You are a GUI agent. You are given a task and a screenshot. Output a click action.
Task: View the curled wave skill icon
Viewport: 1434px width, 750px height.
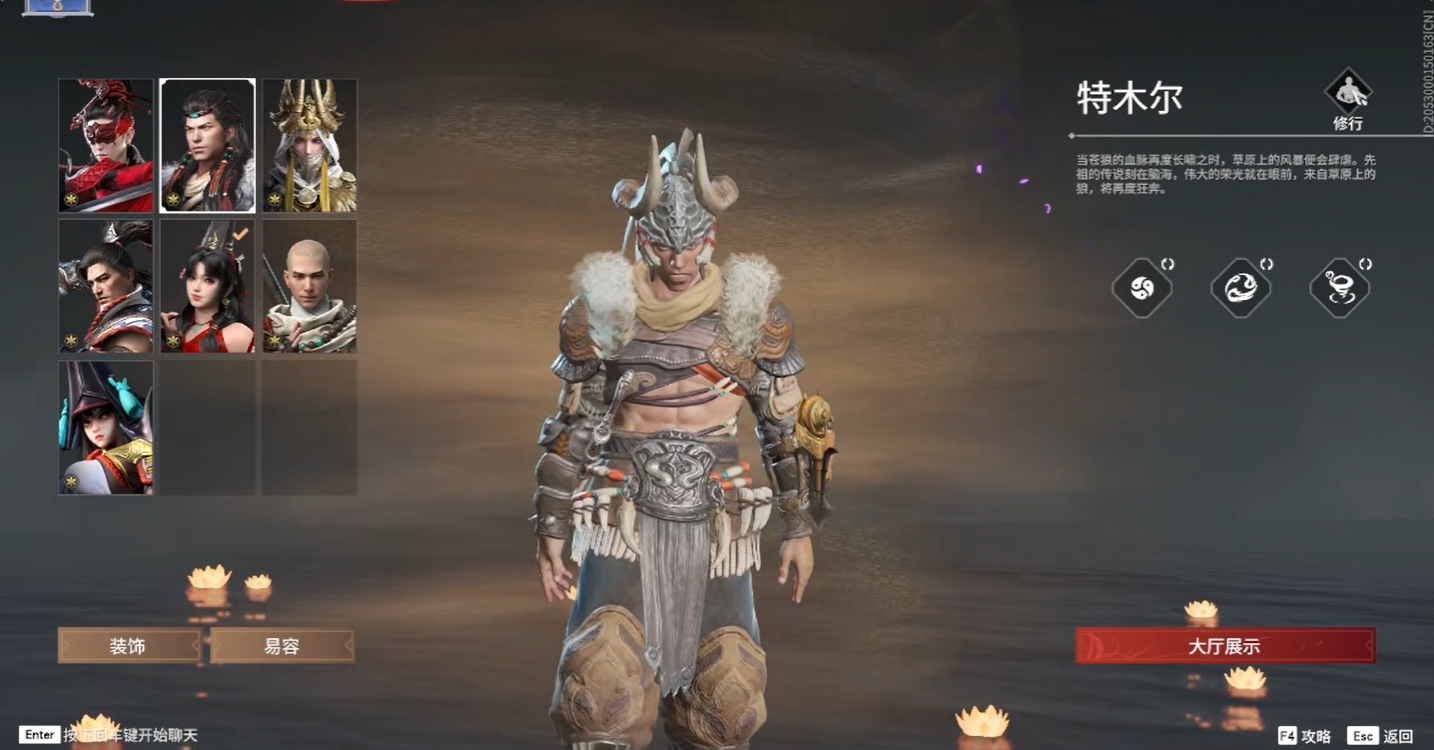[1241, 288]
